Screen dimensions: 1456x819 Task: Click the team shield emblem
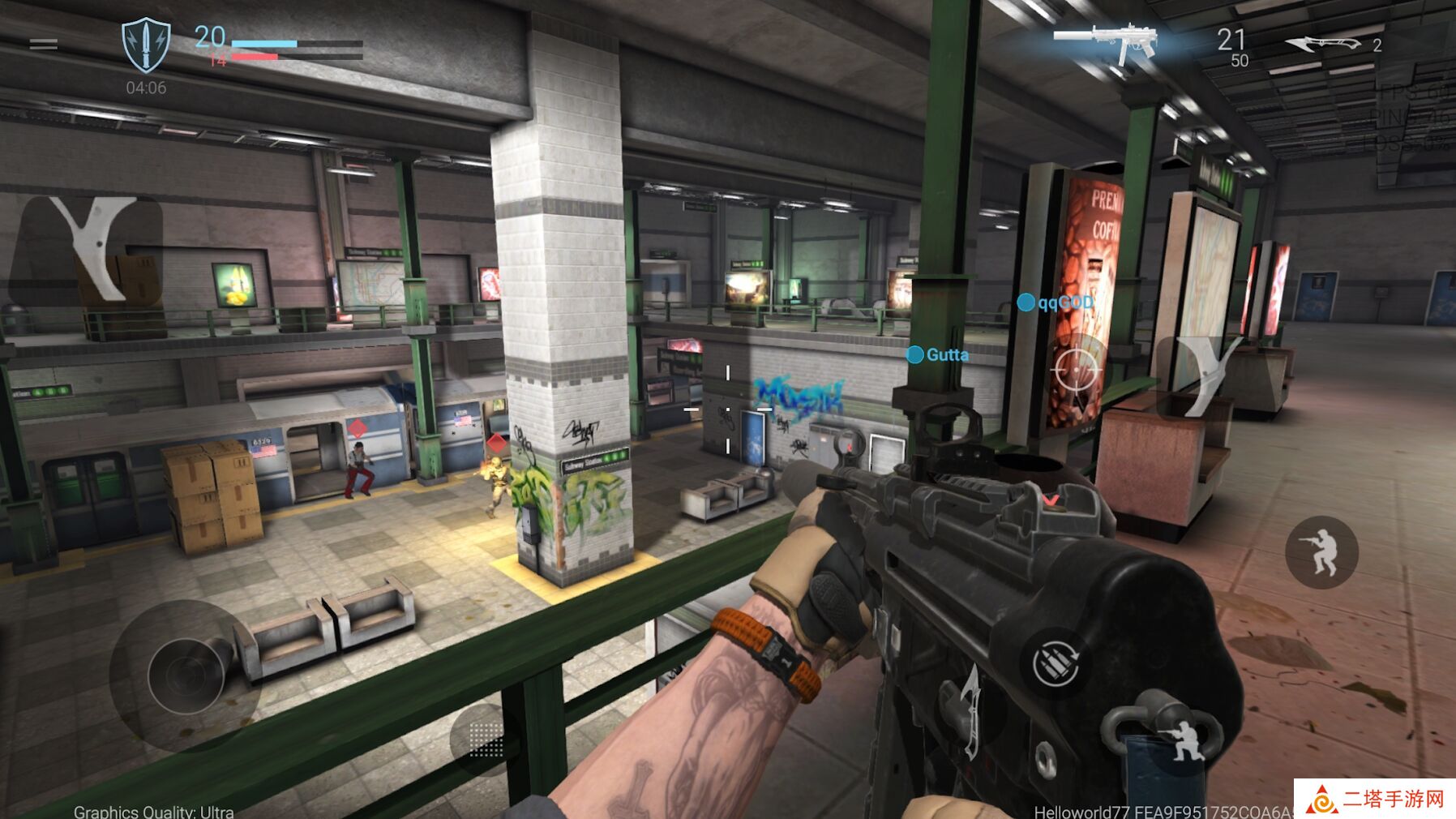(146, 45)
